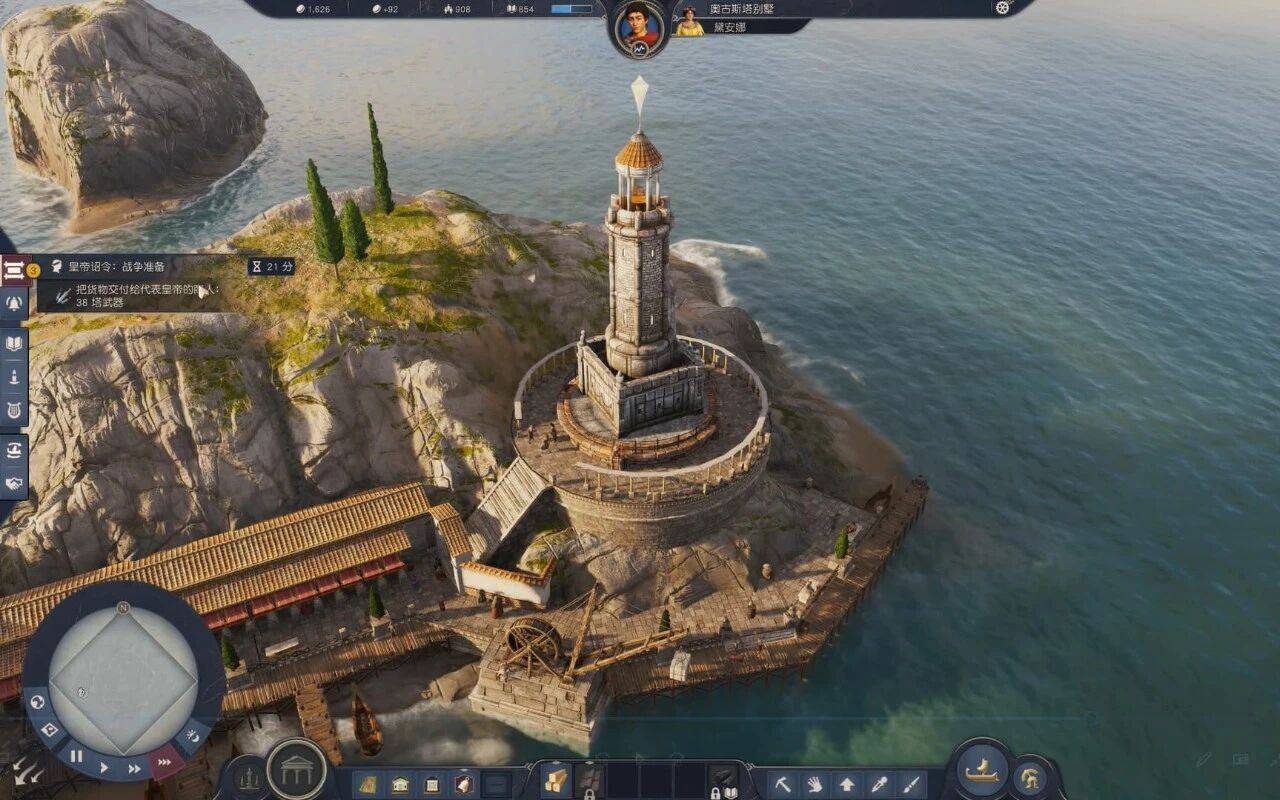Open the temple building menu button

tap(297, 770)
